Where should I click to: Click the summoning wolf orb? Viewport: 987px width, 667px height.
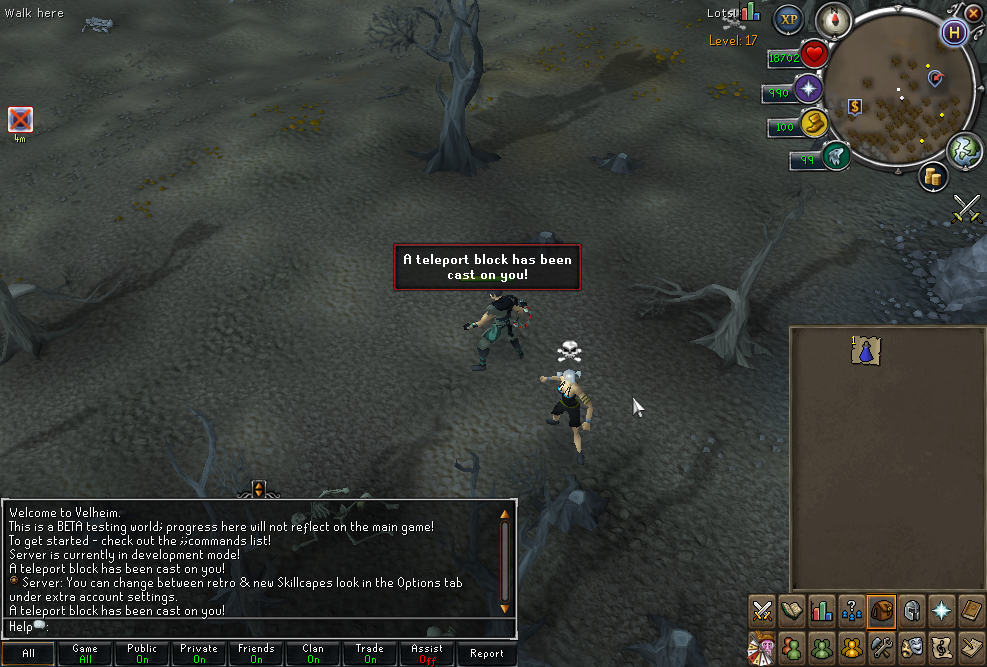point(835,156)
